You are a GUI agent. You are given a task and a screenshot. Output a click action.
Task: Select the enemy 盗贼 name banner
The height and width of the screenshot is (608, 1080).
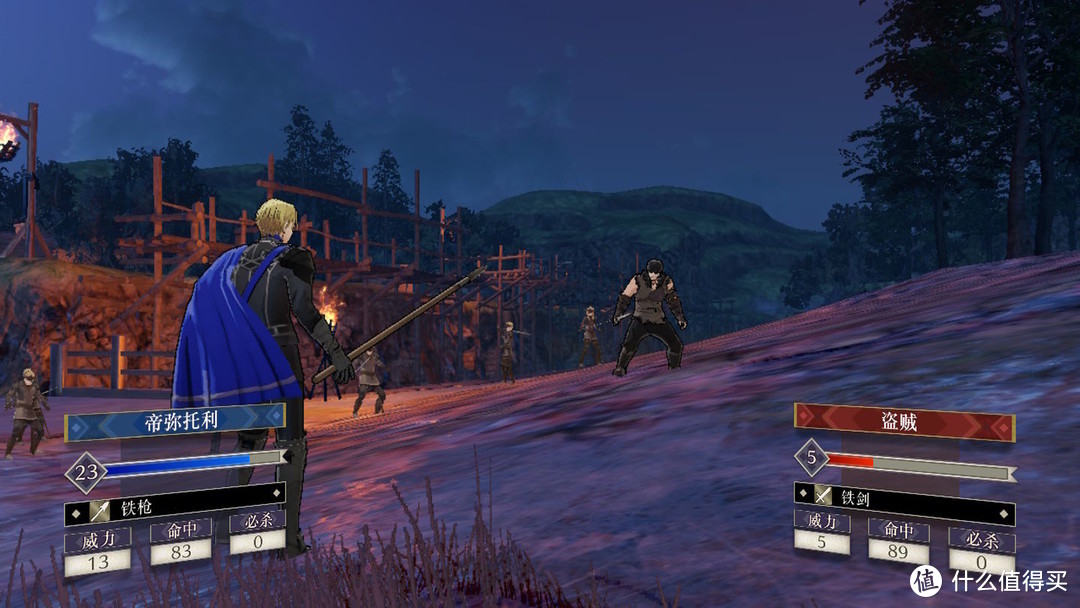coord(904,422)
